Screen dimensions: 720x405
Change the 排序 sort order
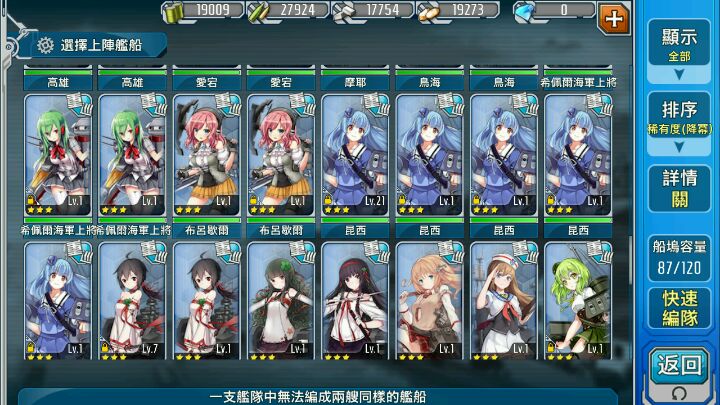679,119
